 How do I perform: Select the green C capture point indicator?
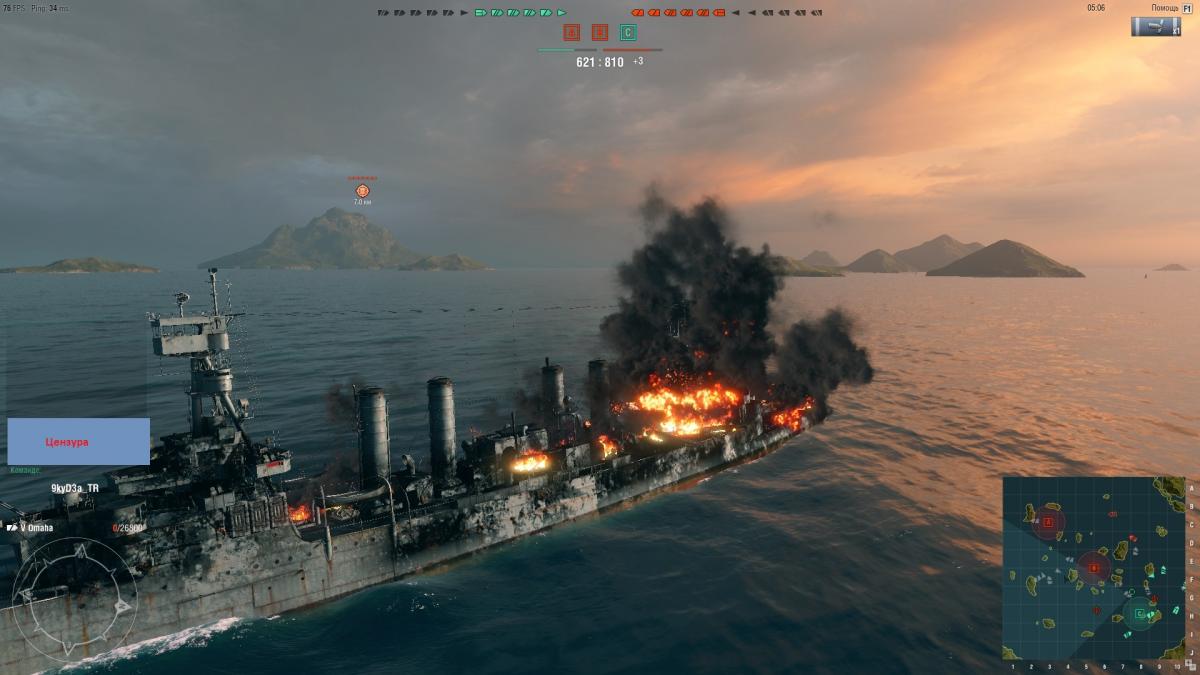click(628, 33)
